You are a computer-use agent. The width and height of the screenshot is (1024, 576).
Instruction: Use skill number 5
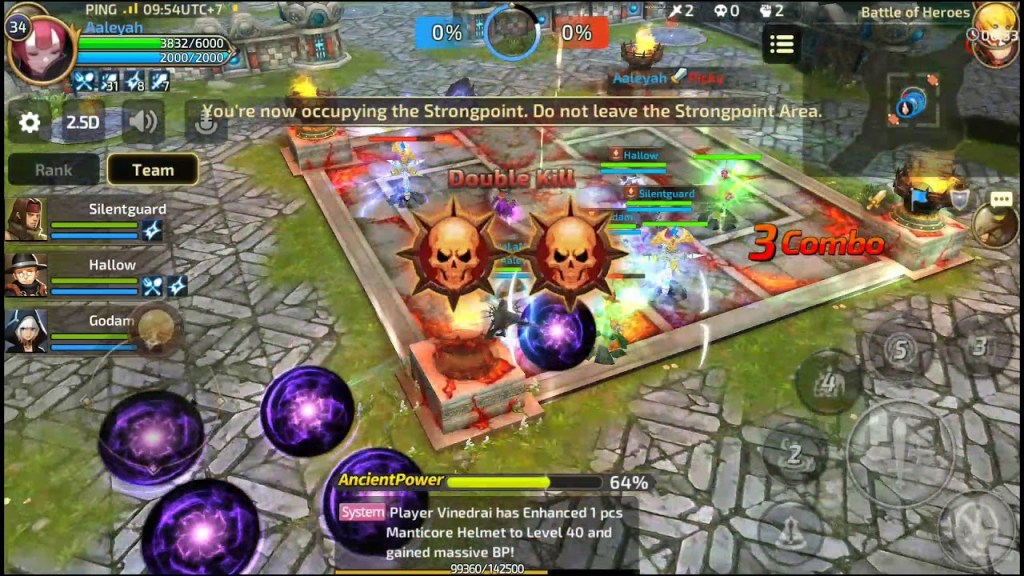[x=899, y=350]
